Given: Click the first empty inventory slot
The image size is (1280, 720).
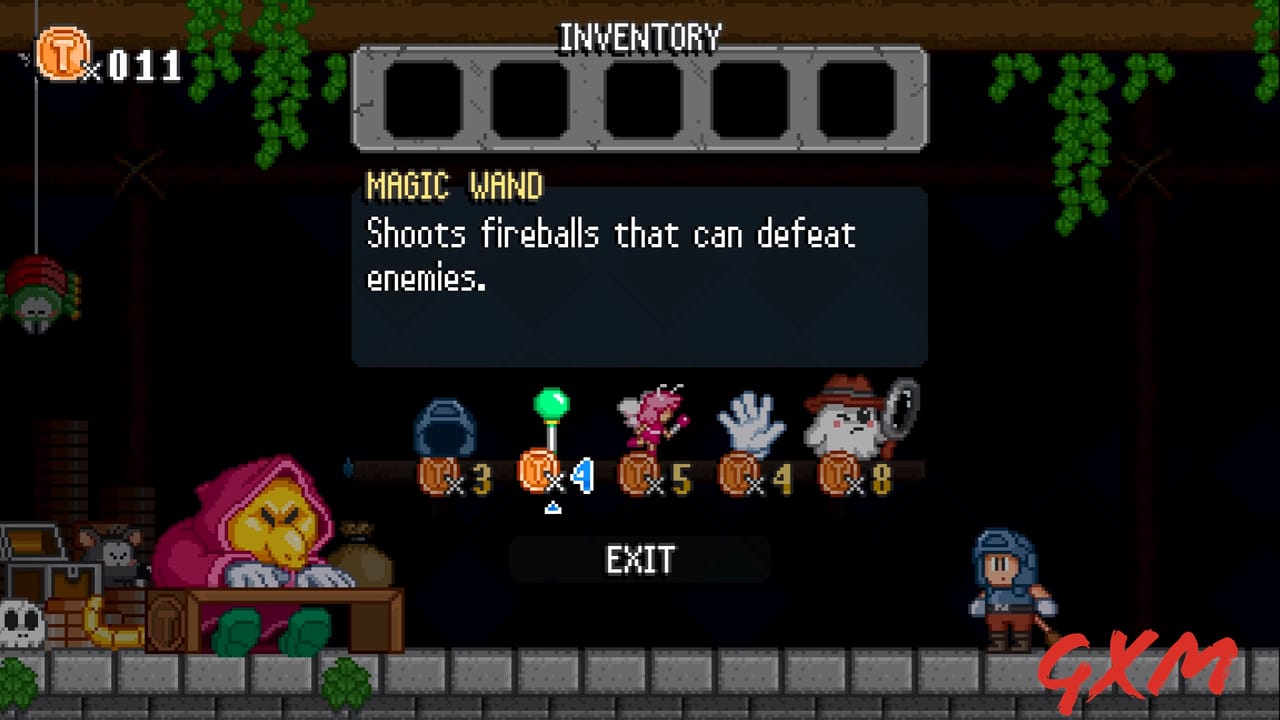Looking at the screenshot, I should [424, 98].
